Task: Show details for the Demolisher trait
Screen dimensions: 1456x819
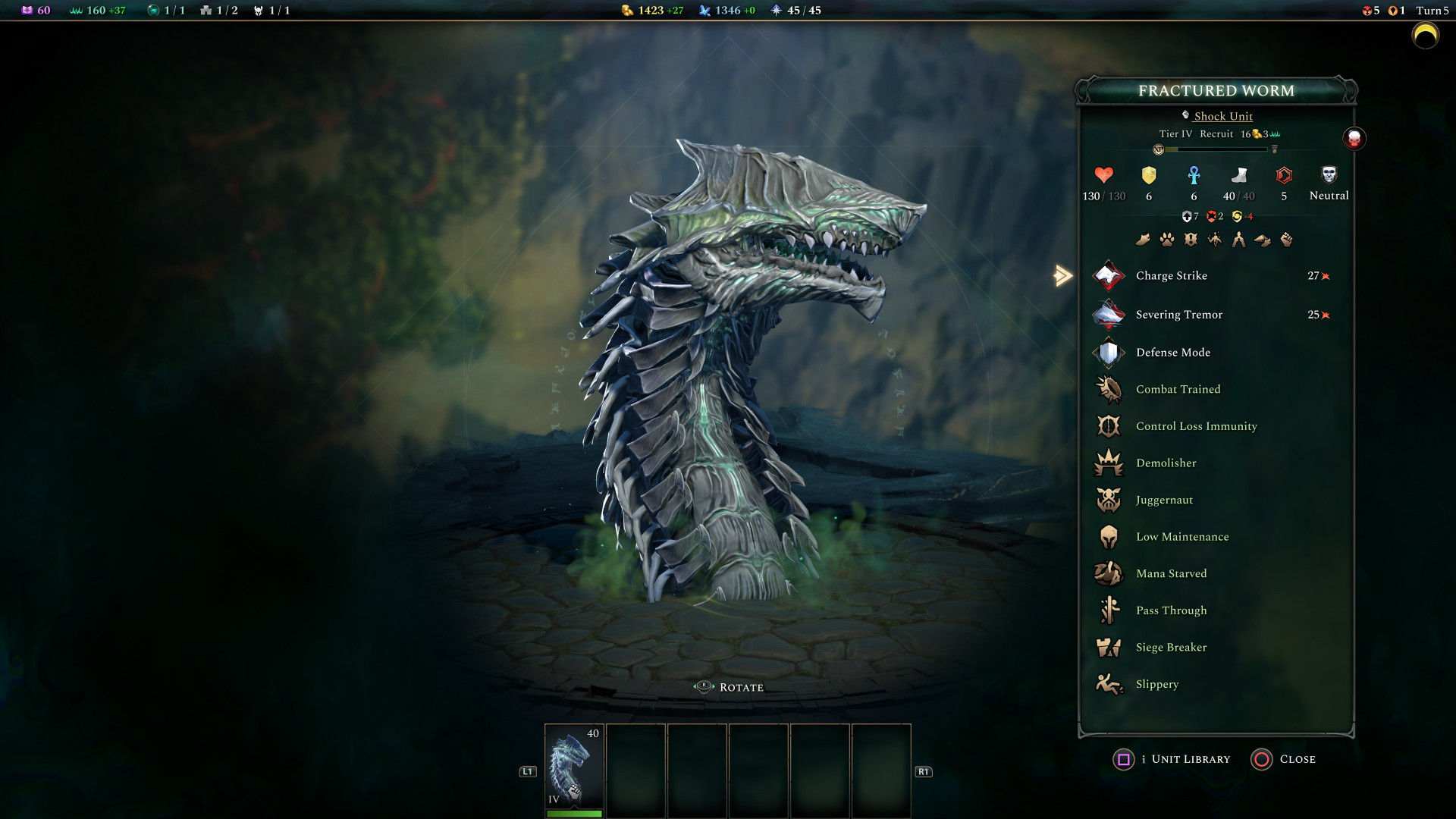Action: tap(1166, 463)
